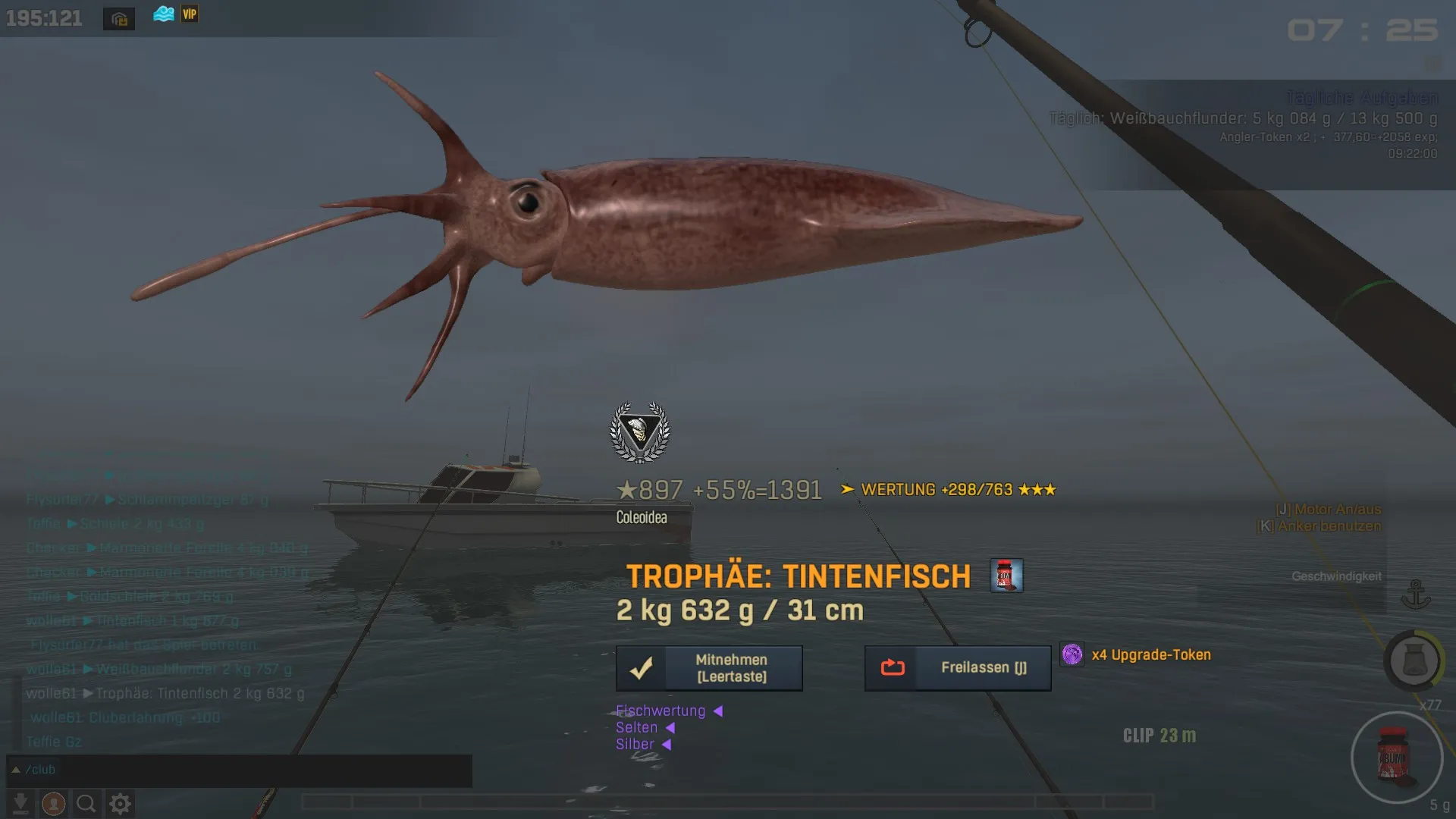The width and height of the screenshot is (1456, 819).
Task: Click the purple Upgrade-Token icon
Action: (1072, 654)
